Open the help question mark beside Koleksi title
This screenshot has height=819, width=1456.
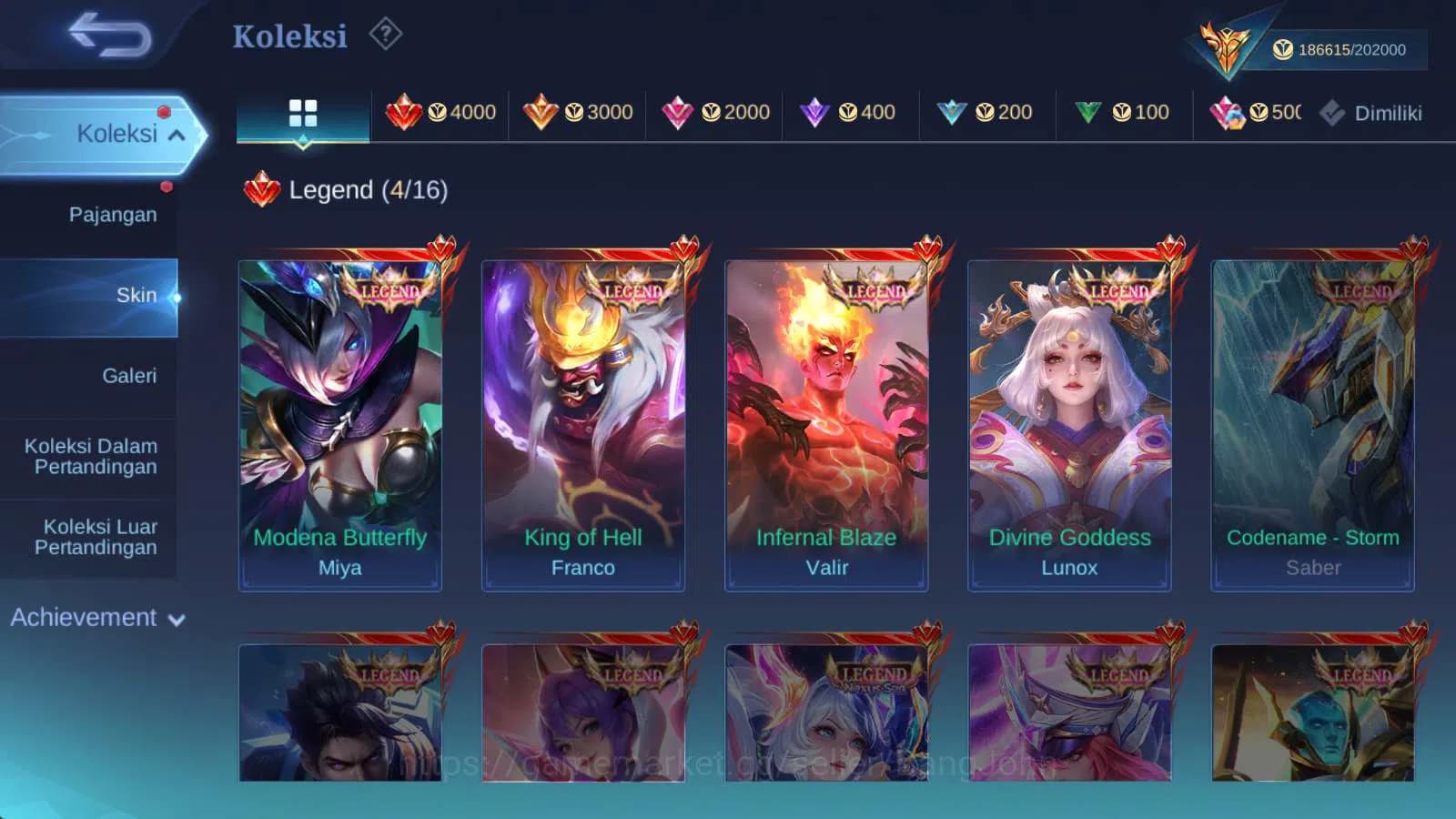click(386, 34)
